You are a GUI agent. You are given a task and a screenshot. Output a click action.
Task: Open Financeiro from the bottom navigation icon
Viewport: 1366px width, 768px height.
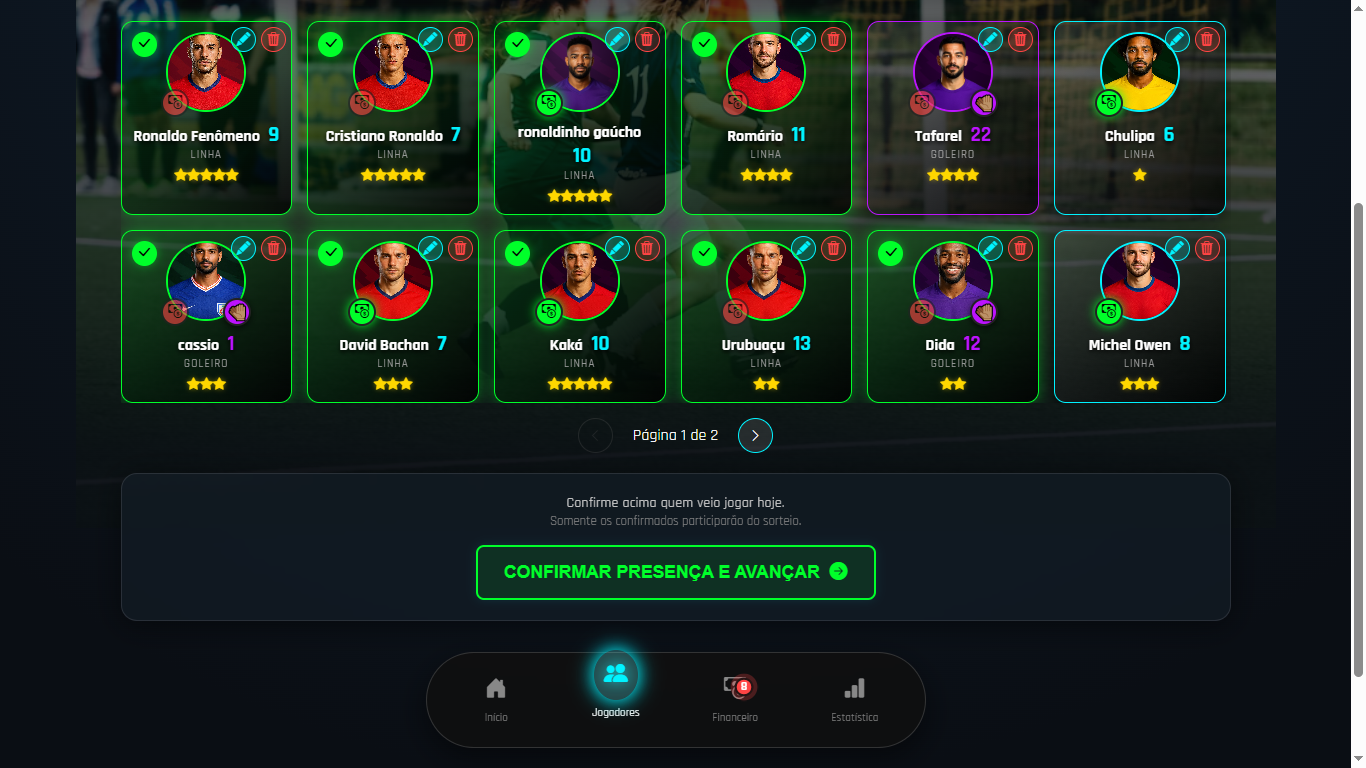(x=735, y=687)
